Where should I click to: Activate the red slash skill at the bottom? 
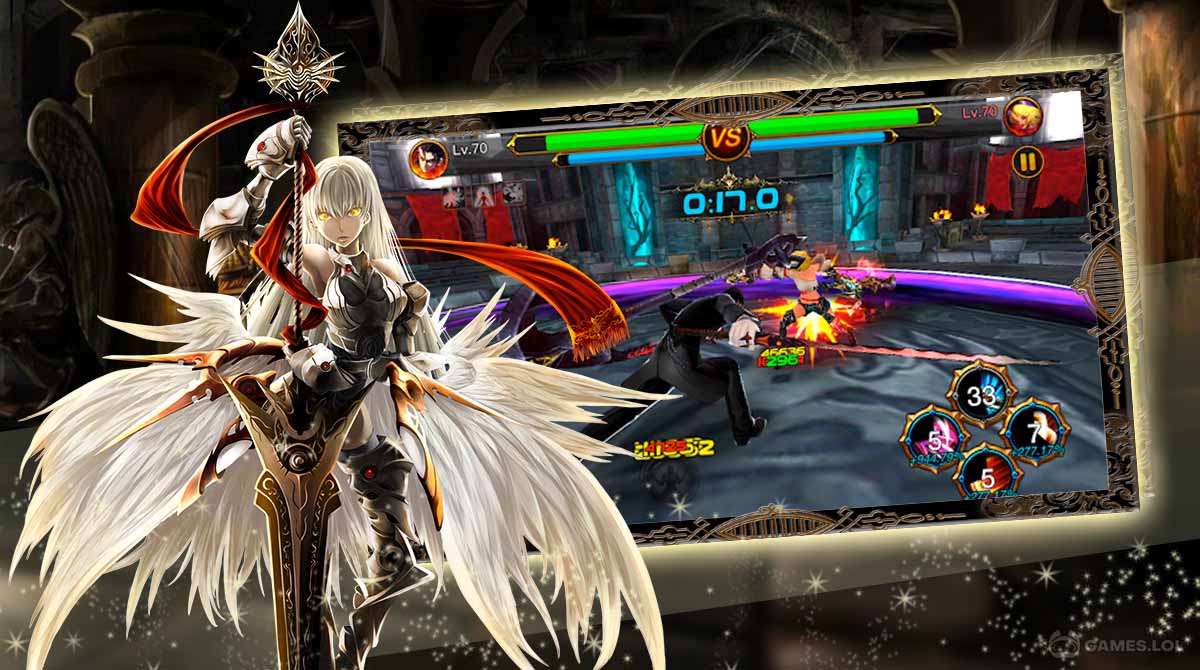(x=987, y=475)
